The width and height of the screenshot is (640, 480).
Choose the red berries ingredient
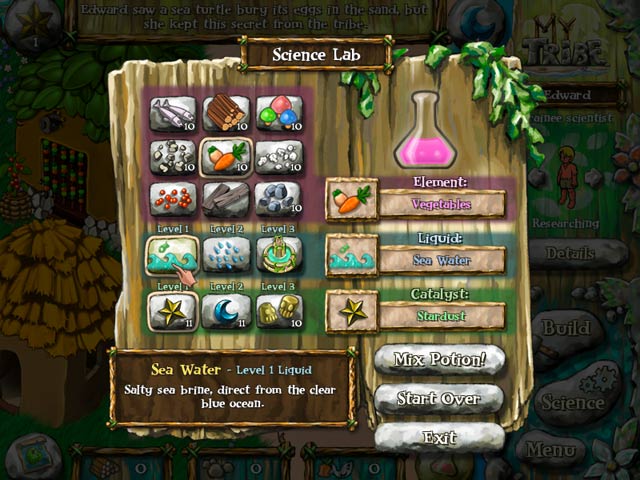pos(172,199)
